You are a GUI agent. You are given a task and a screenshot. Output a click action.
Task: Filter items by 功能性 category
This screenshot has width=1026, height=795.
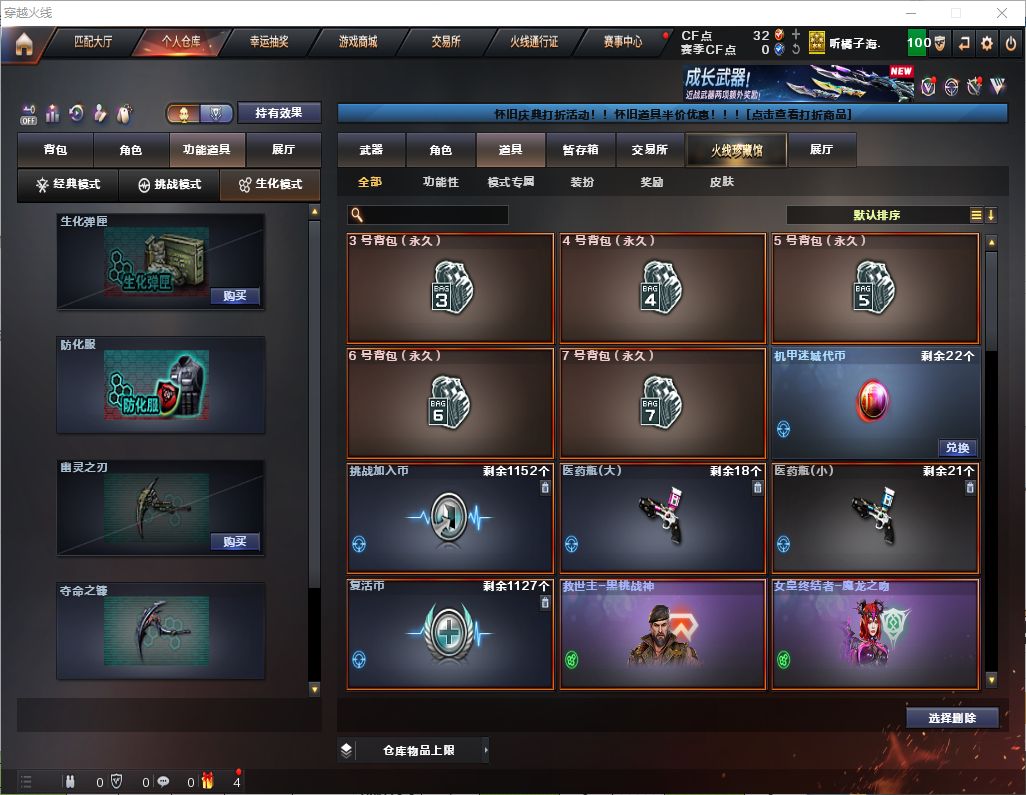tap(440, 182)
